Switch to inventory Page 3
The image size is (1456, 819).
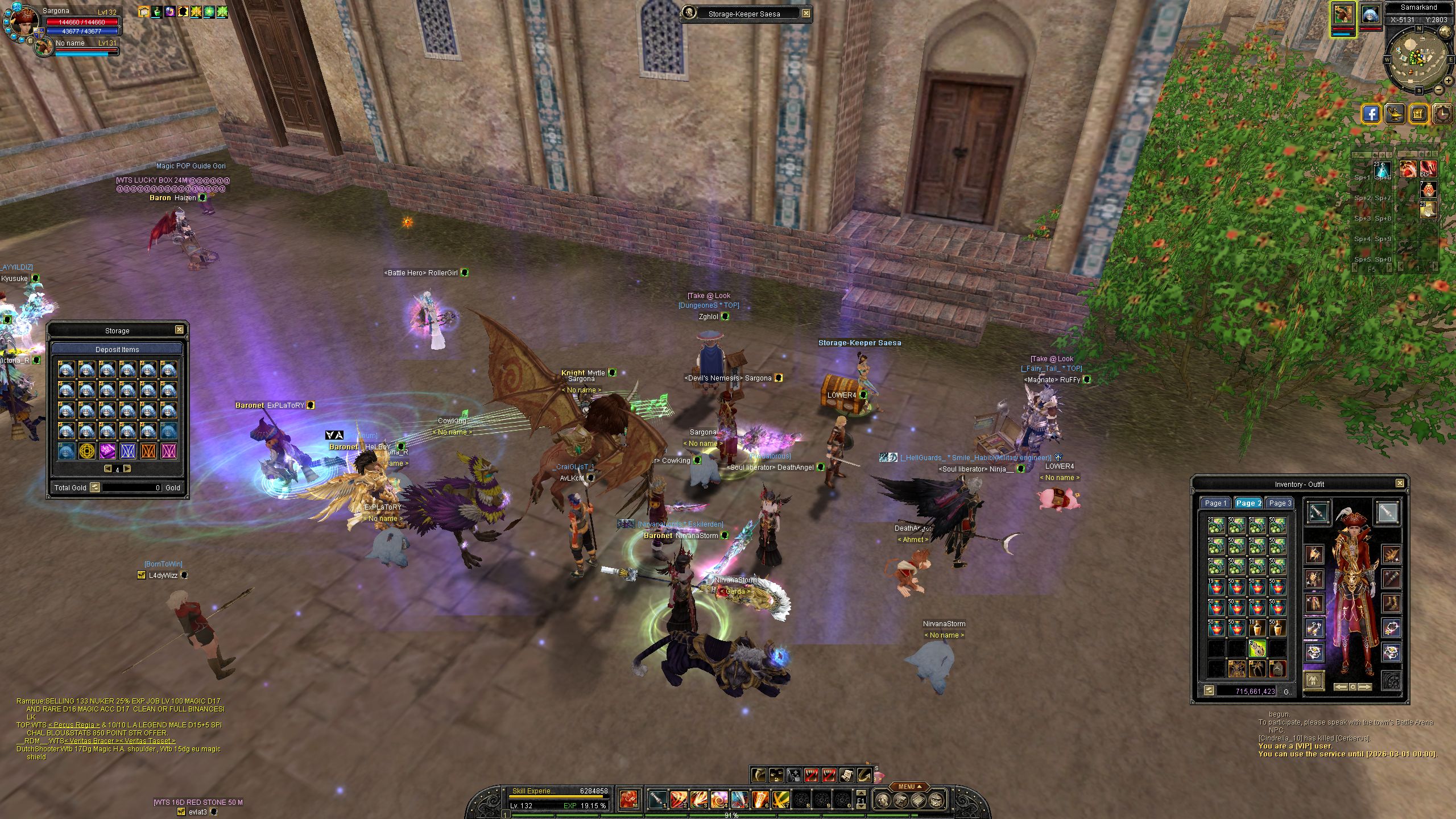(1280, 503)
